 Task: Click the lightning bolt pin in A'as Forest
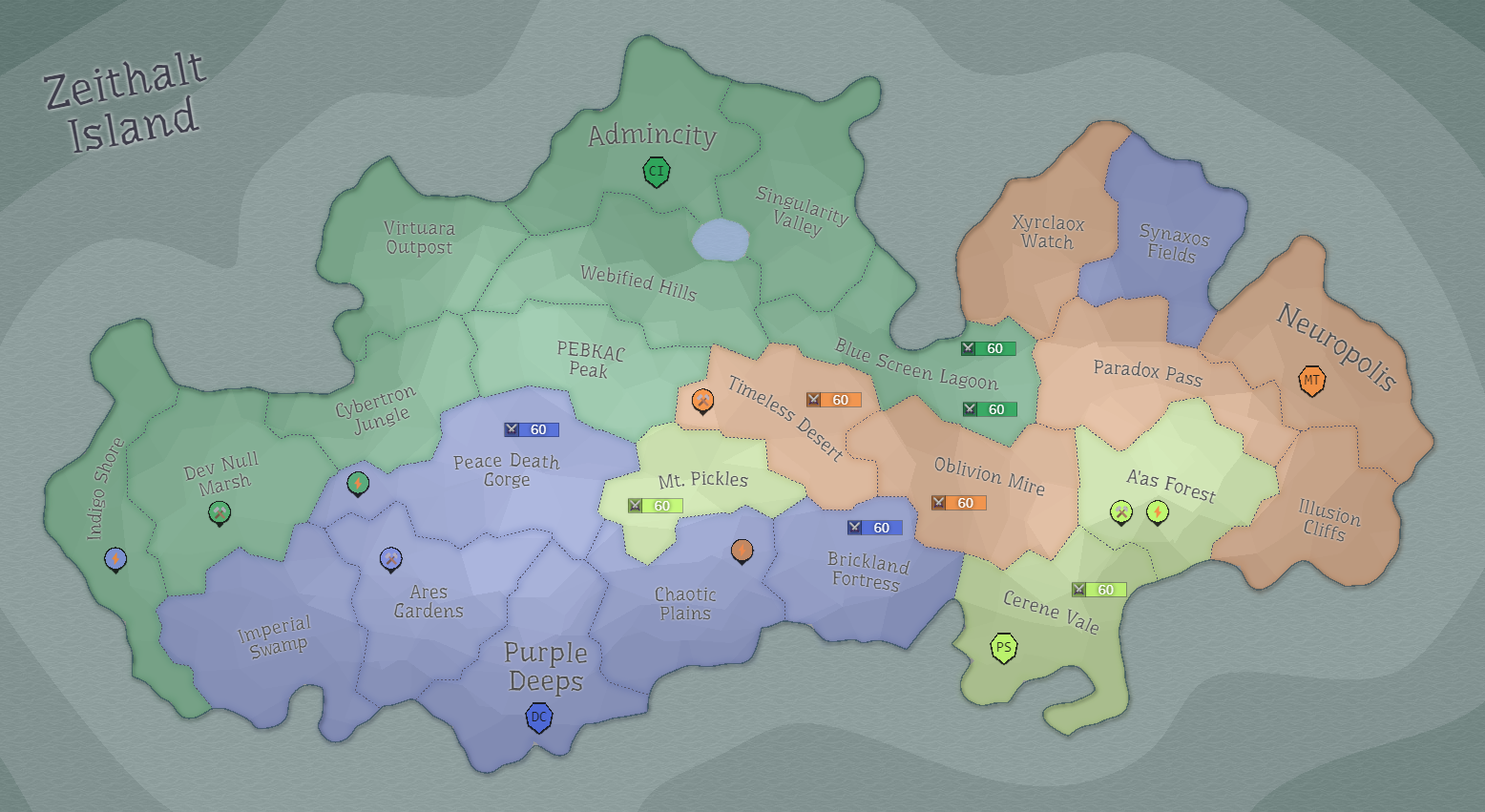(x=1157, y=513)
